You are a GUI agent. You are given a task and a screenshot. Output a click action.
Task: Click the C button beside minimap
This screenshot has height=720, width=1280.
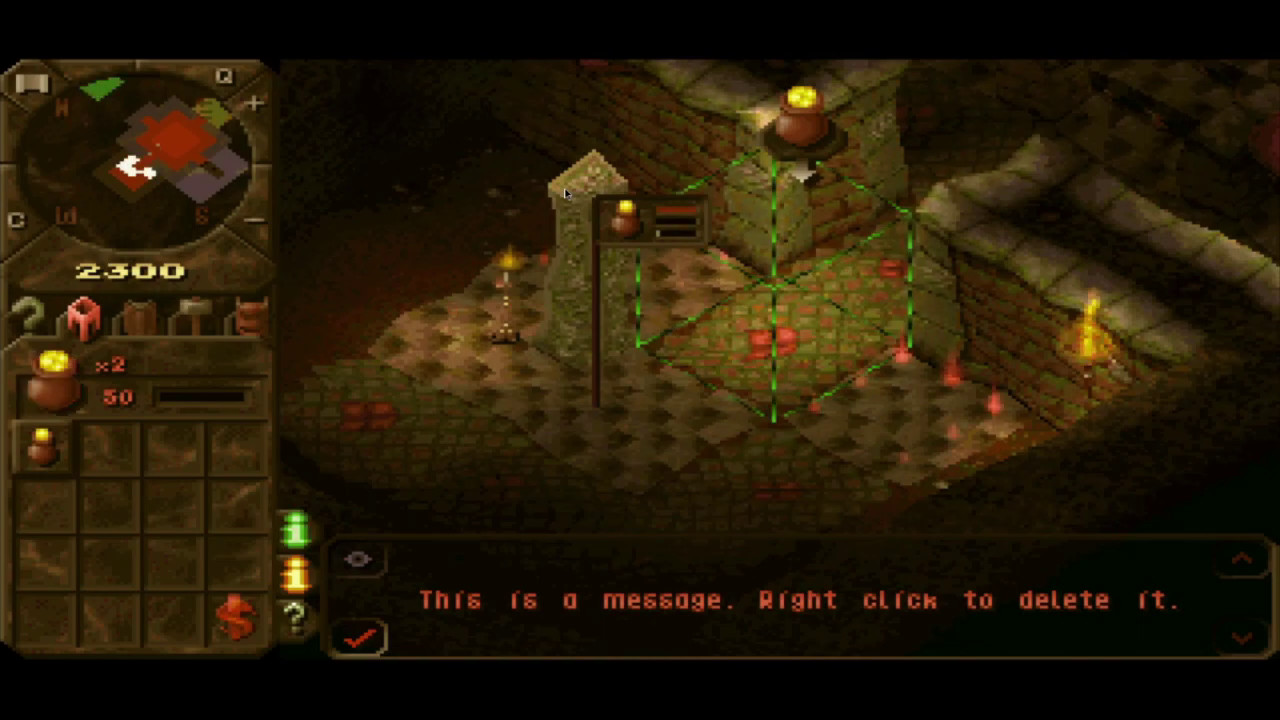pyautogui.click(x=16, y=220)
